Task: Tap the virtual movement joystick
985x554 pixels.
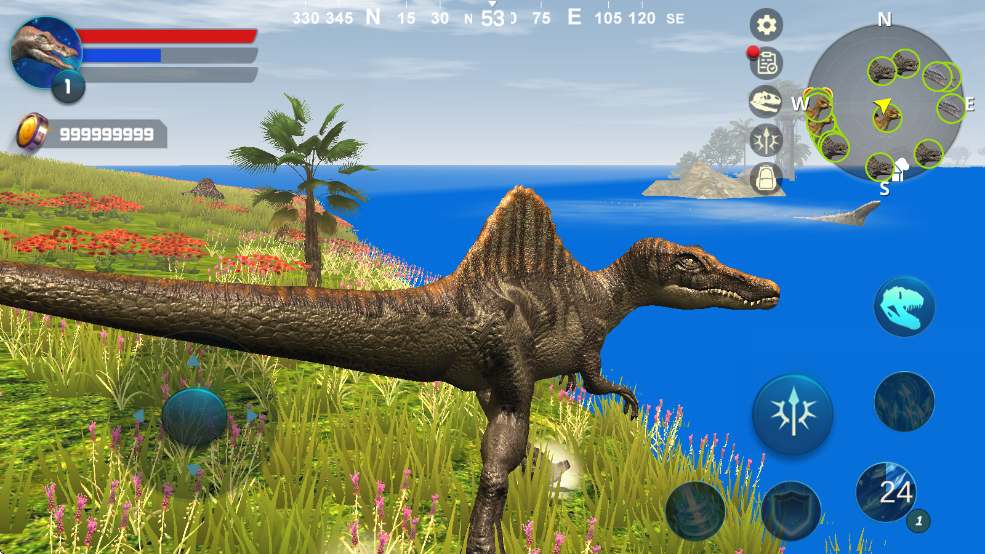Action: click(x=194, y=416)
